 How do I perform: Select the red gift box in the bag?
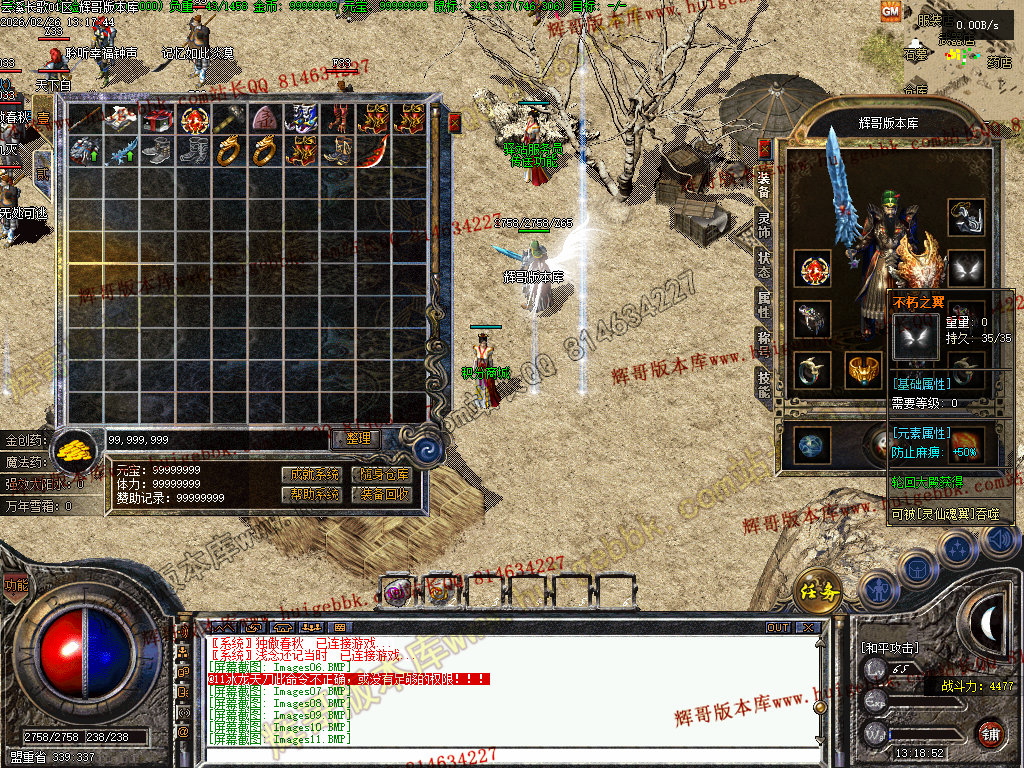coord(156,119)
